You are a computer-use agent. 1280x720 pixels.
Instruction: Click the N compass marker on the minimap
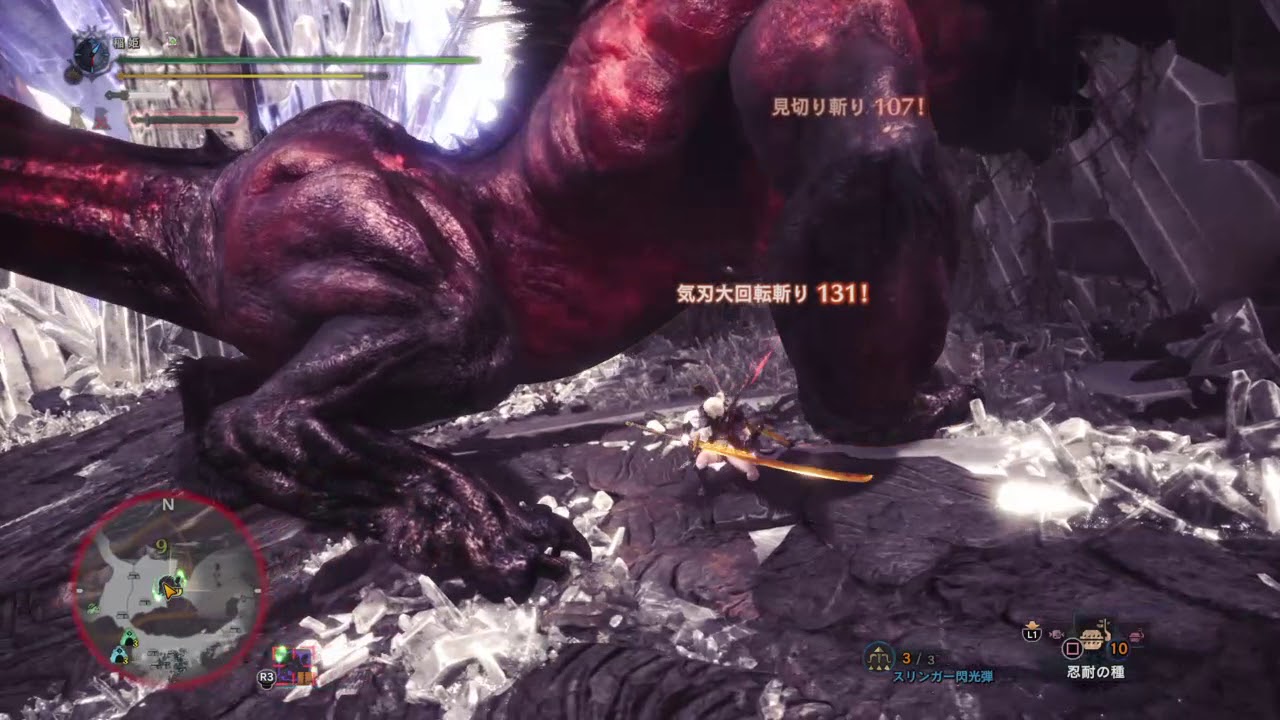167,505
